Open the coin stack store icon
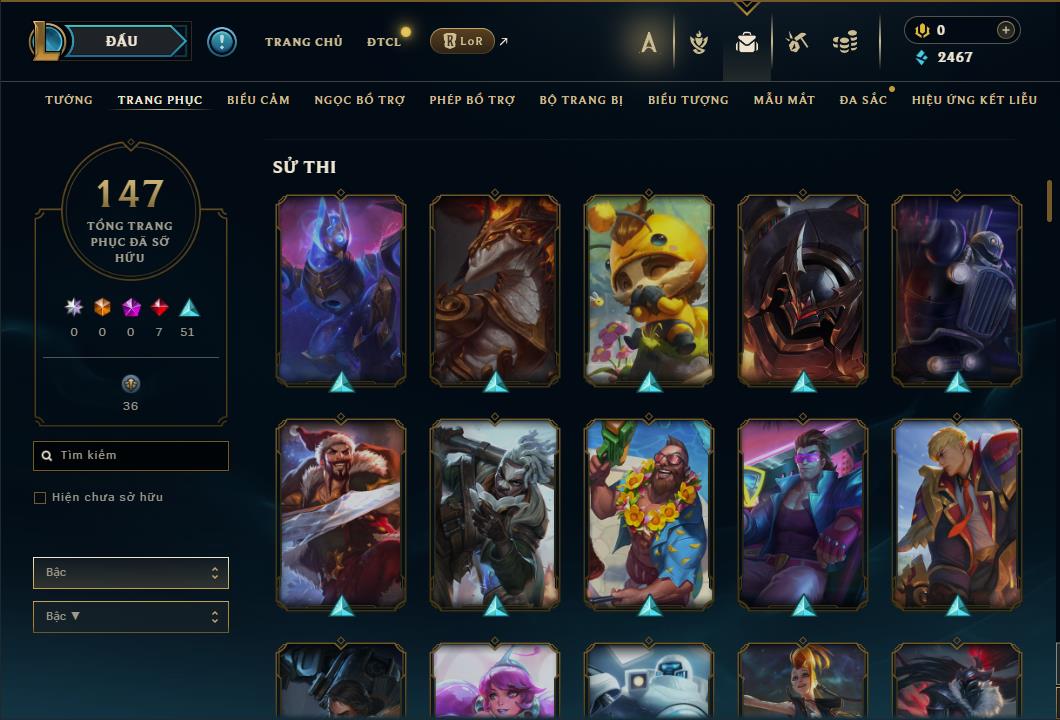 pyautogui.click(x=845, y=42)
